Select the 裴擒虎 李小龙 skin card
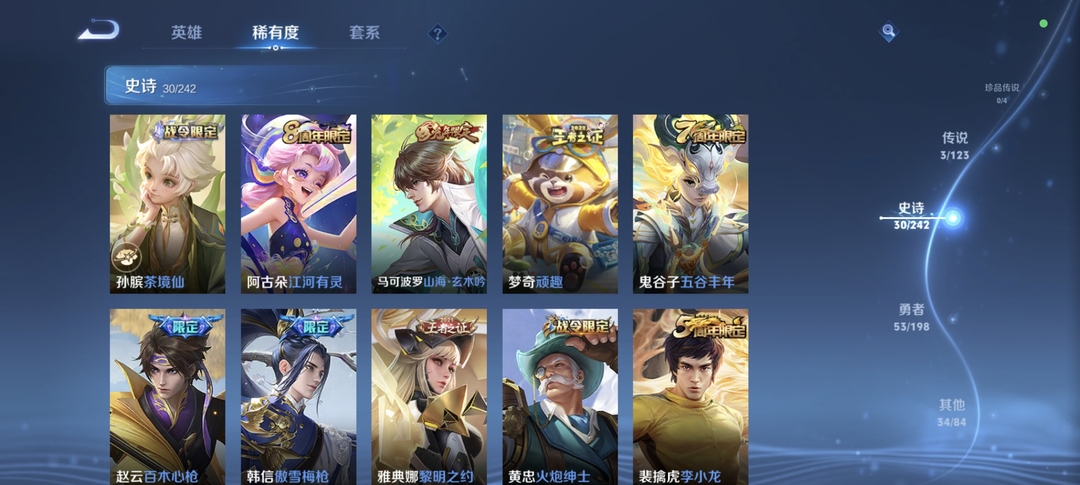The image size is (1080, 485). (690, 397)
